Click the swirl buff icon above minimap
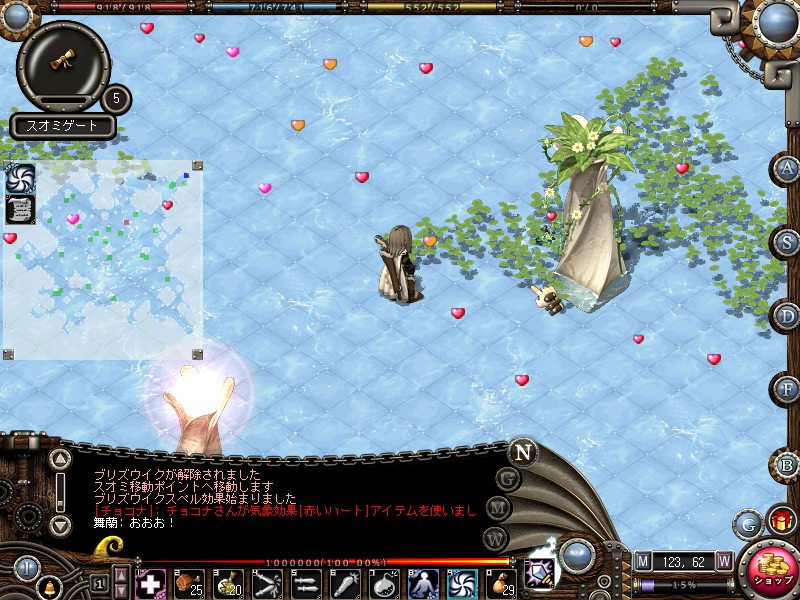The width and height of the screenshot is (800, 600). tap(21, 179)
